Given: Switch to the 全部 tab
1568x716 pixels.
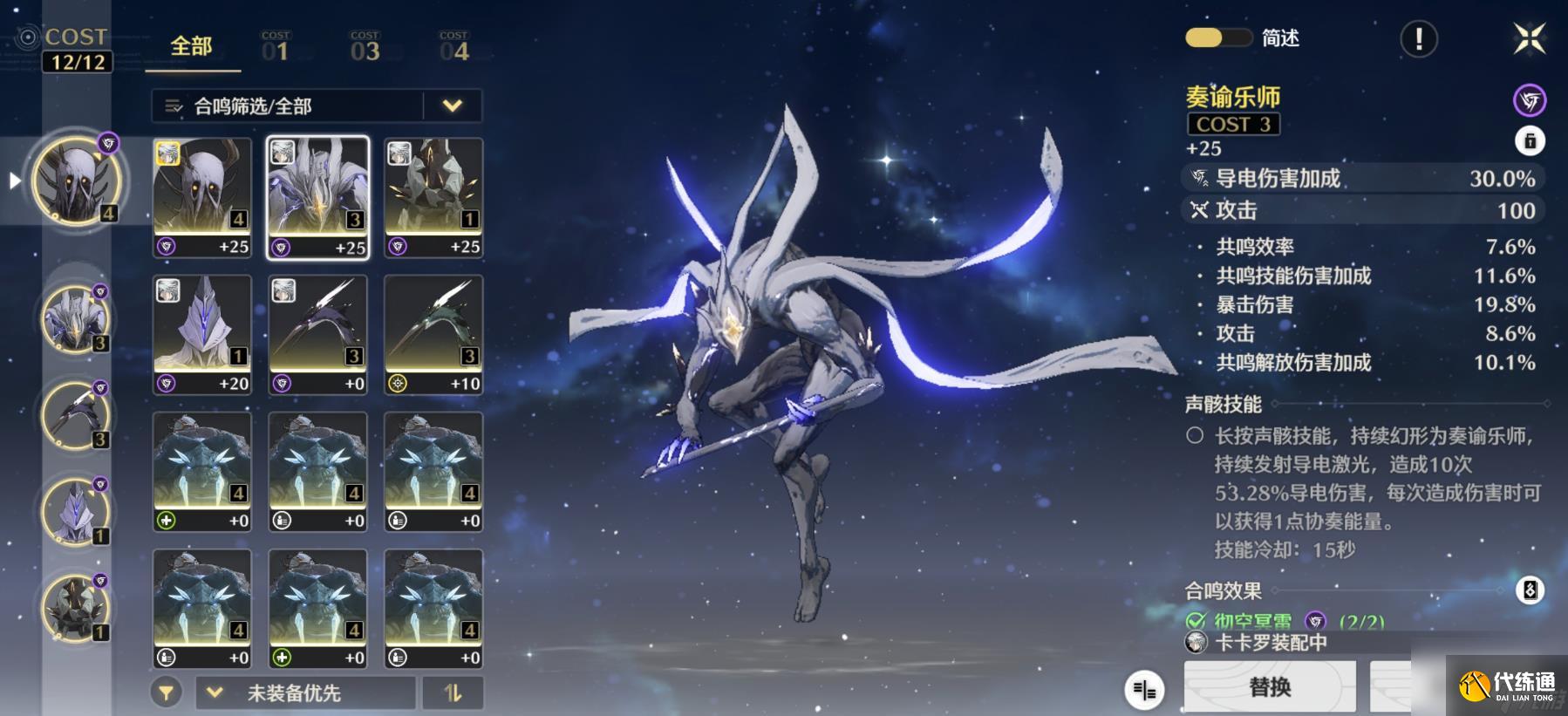Looking at the screenshot, I should click(x=192, y=47).
